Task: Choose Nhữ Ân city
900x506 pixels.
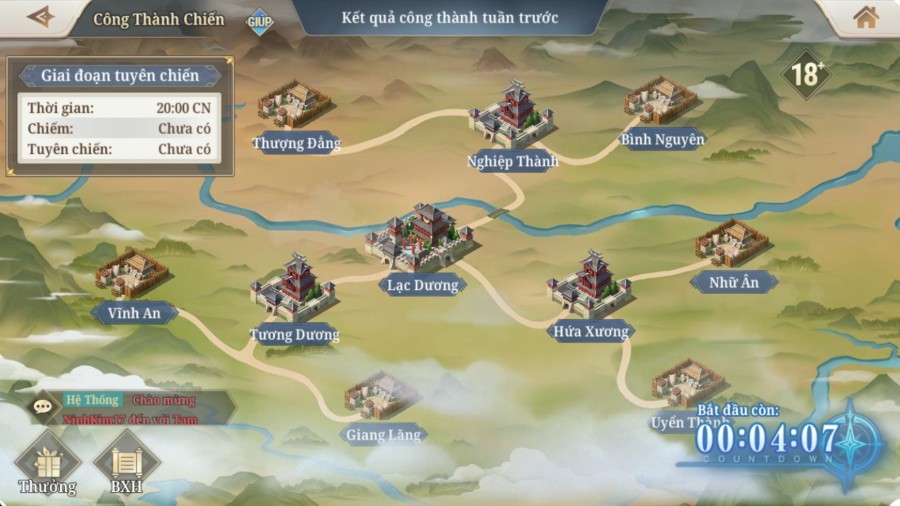Action: coord(732,245)
